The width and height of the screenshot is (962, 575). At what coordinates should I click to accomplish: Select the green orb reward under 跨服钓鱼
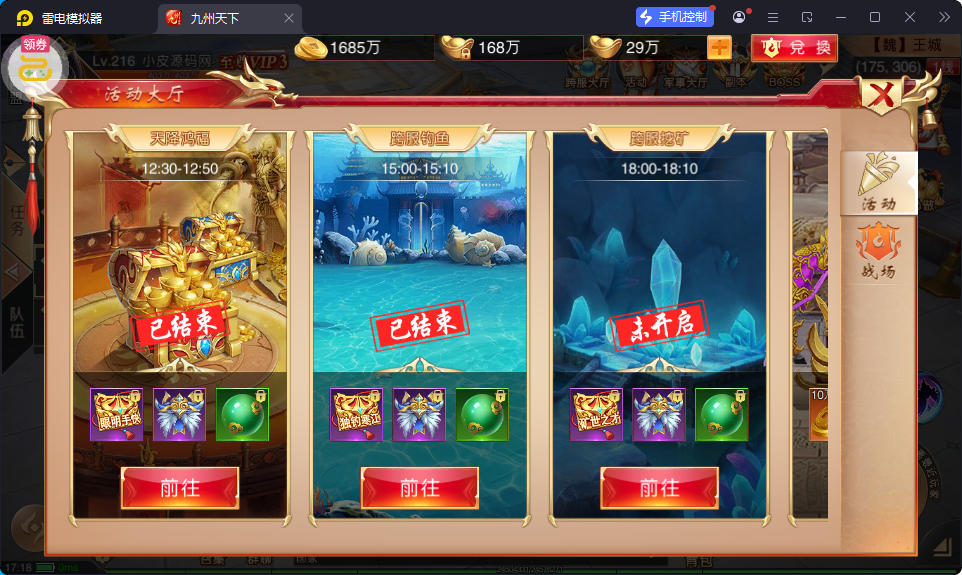tap(482, 414)
